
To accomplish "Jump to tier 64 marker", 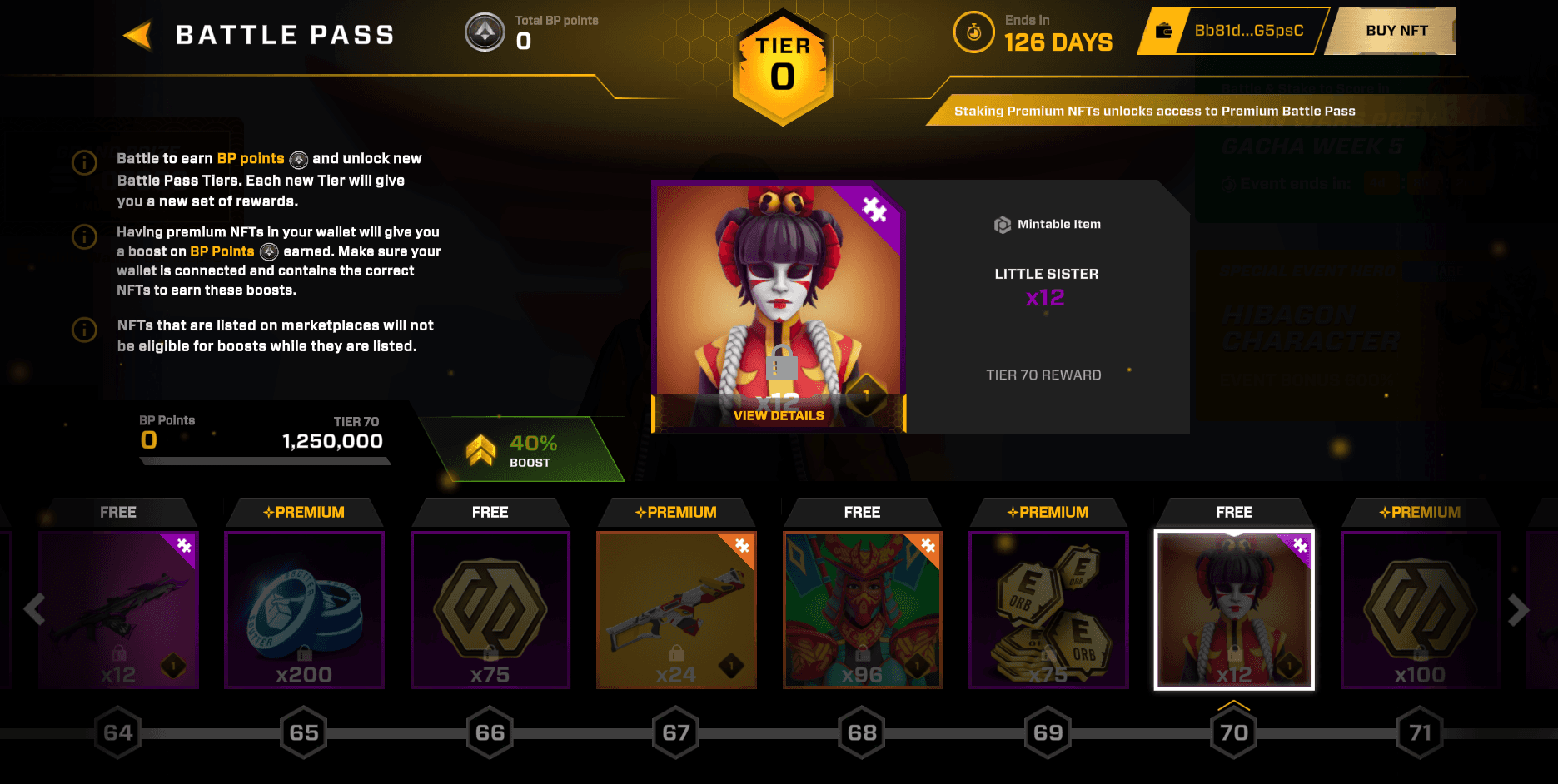I will (118, 732).
